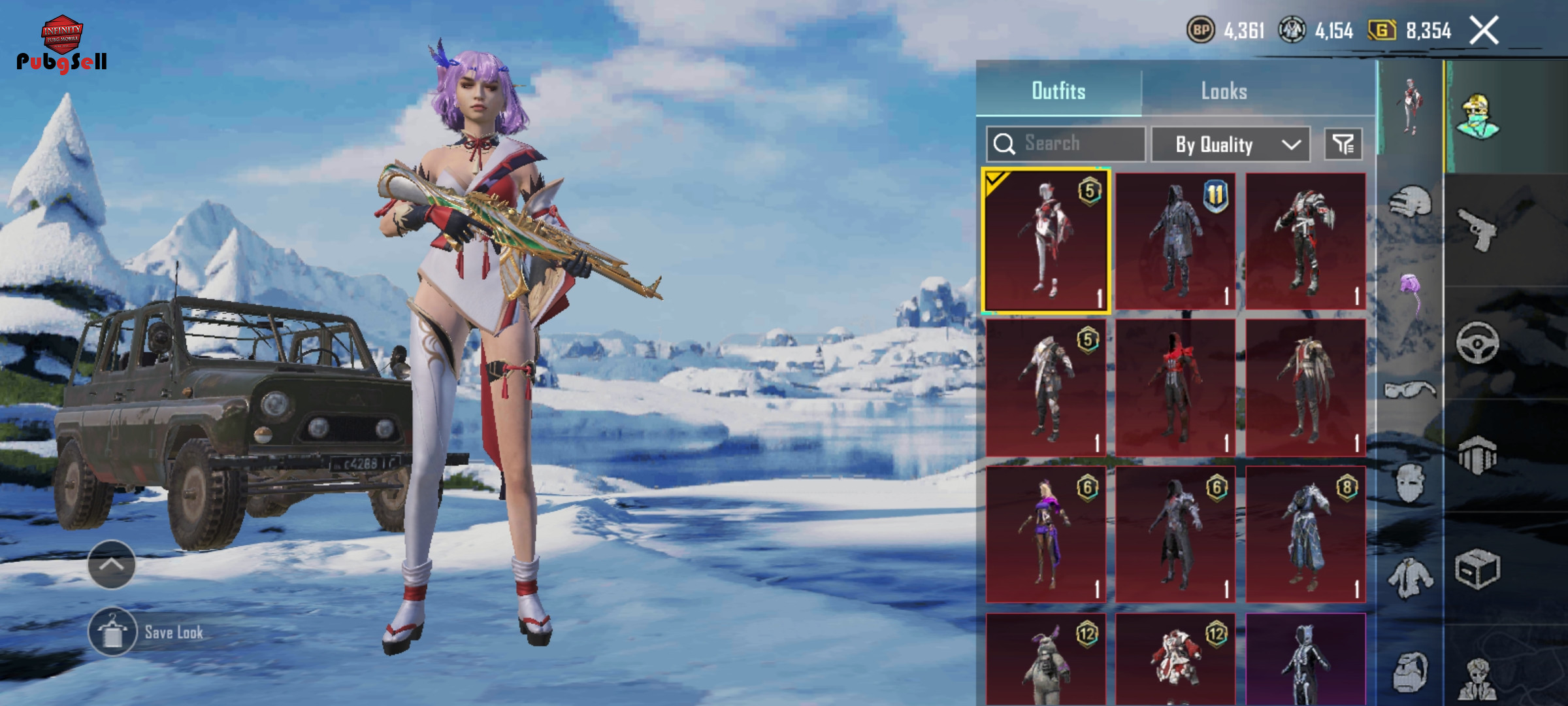Image resolution: width=1568 pixels, height=706 pixels.
Task: Open the outfit filter options
Action: [x=1343, y=144]
